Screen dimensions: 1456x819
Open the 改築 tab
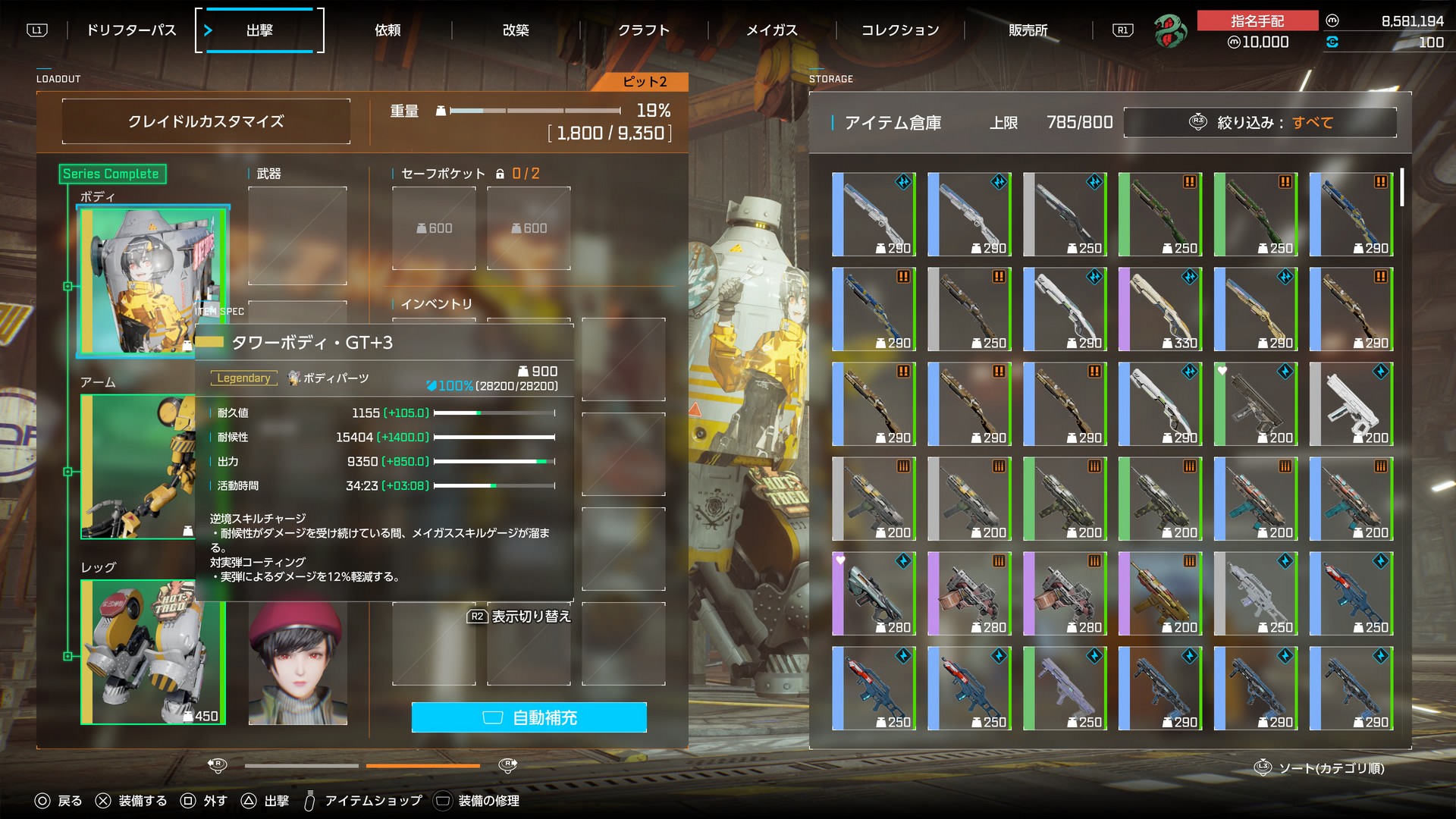[516, 30]
